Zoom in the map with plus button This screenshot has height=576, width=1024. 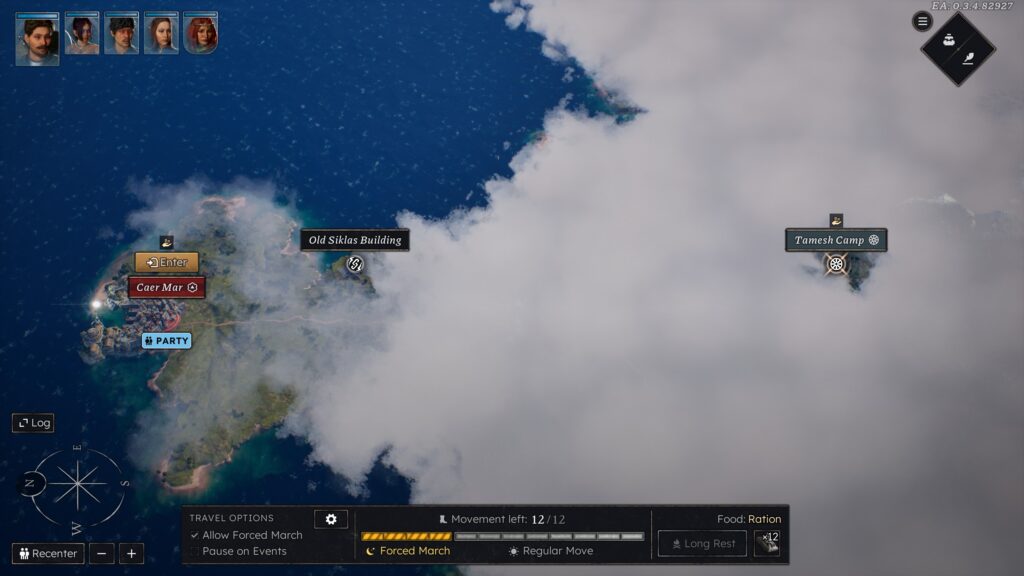131,554
